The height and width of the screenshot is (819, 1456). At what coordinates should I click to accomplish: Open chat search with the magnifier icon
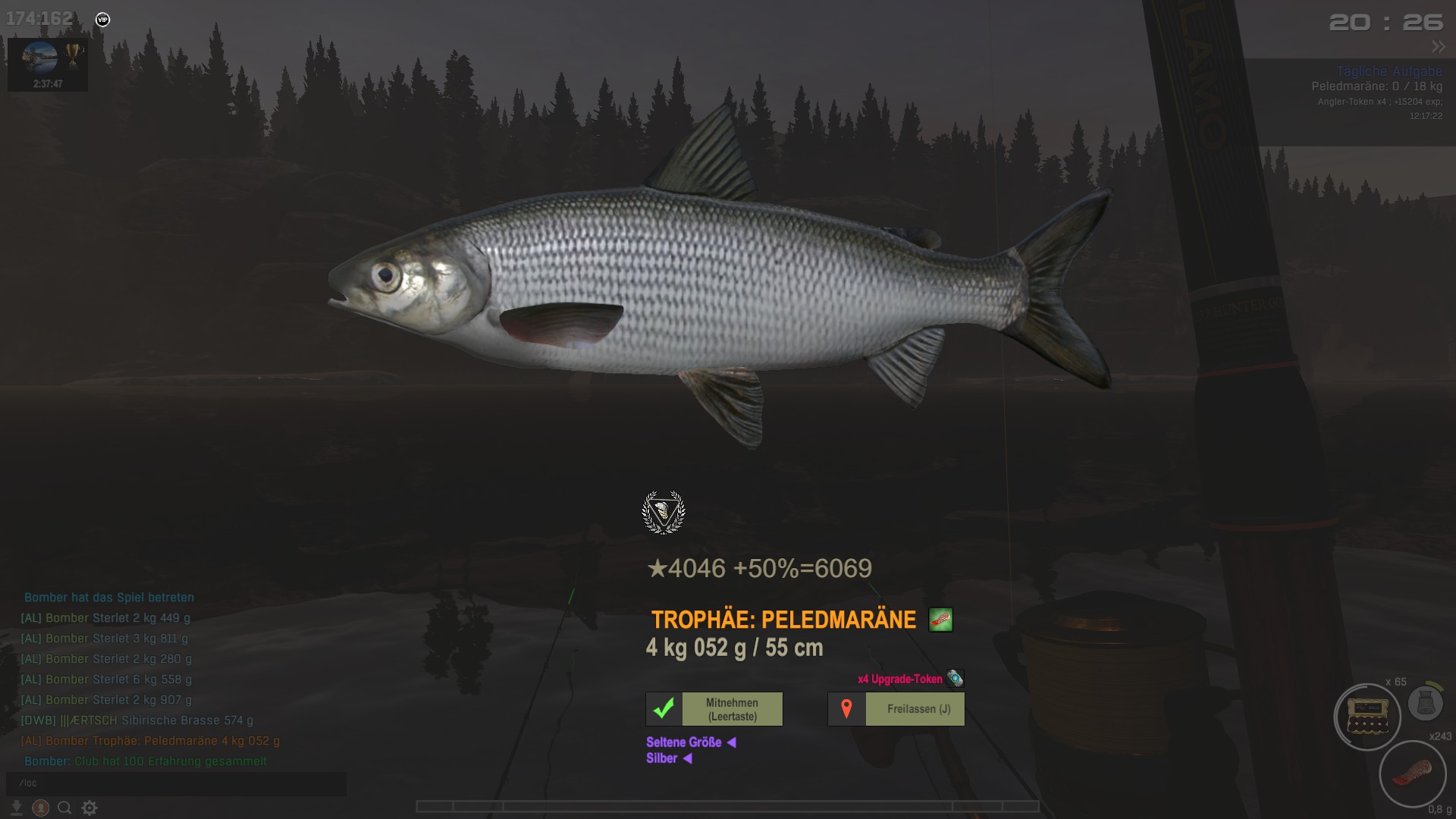pyautogui.click(x=65, y=808)
